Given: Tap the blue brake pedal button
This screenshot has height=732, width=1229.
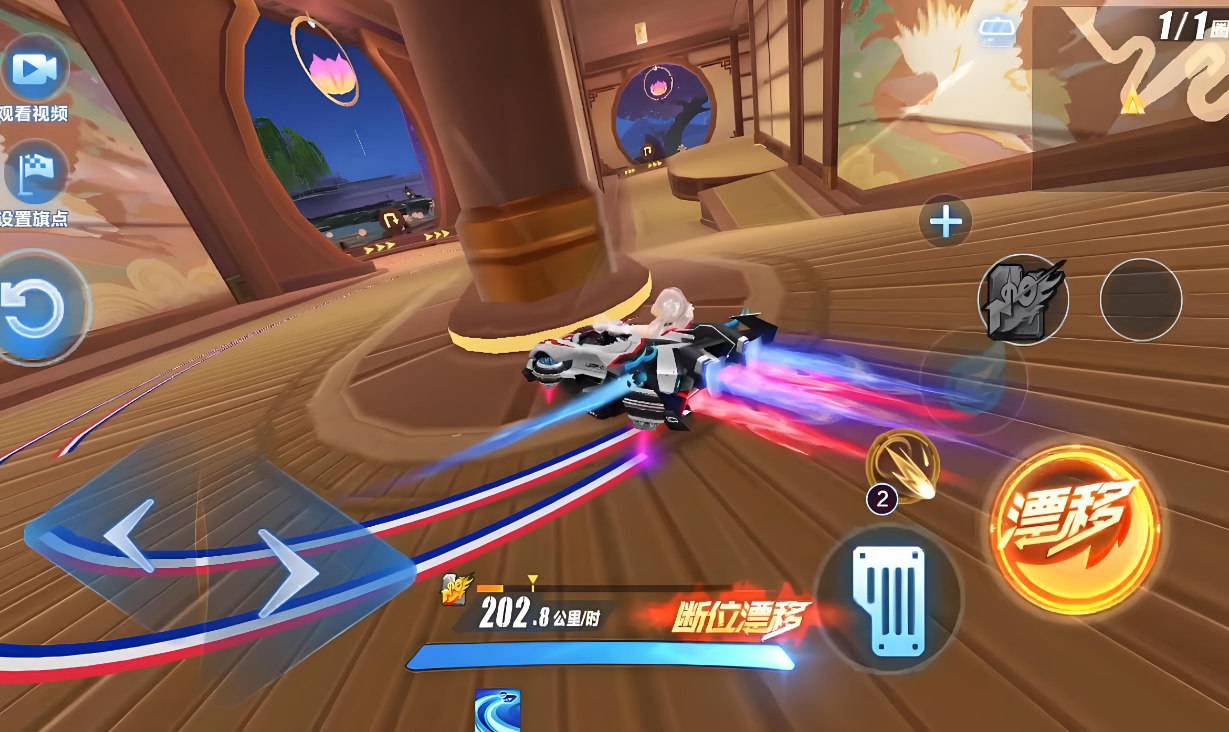Looking at the screenshot, I should point(888,600).
